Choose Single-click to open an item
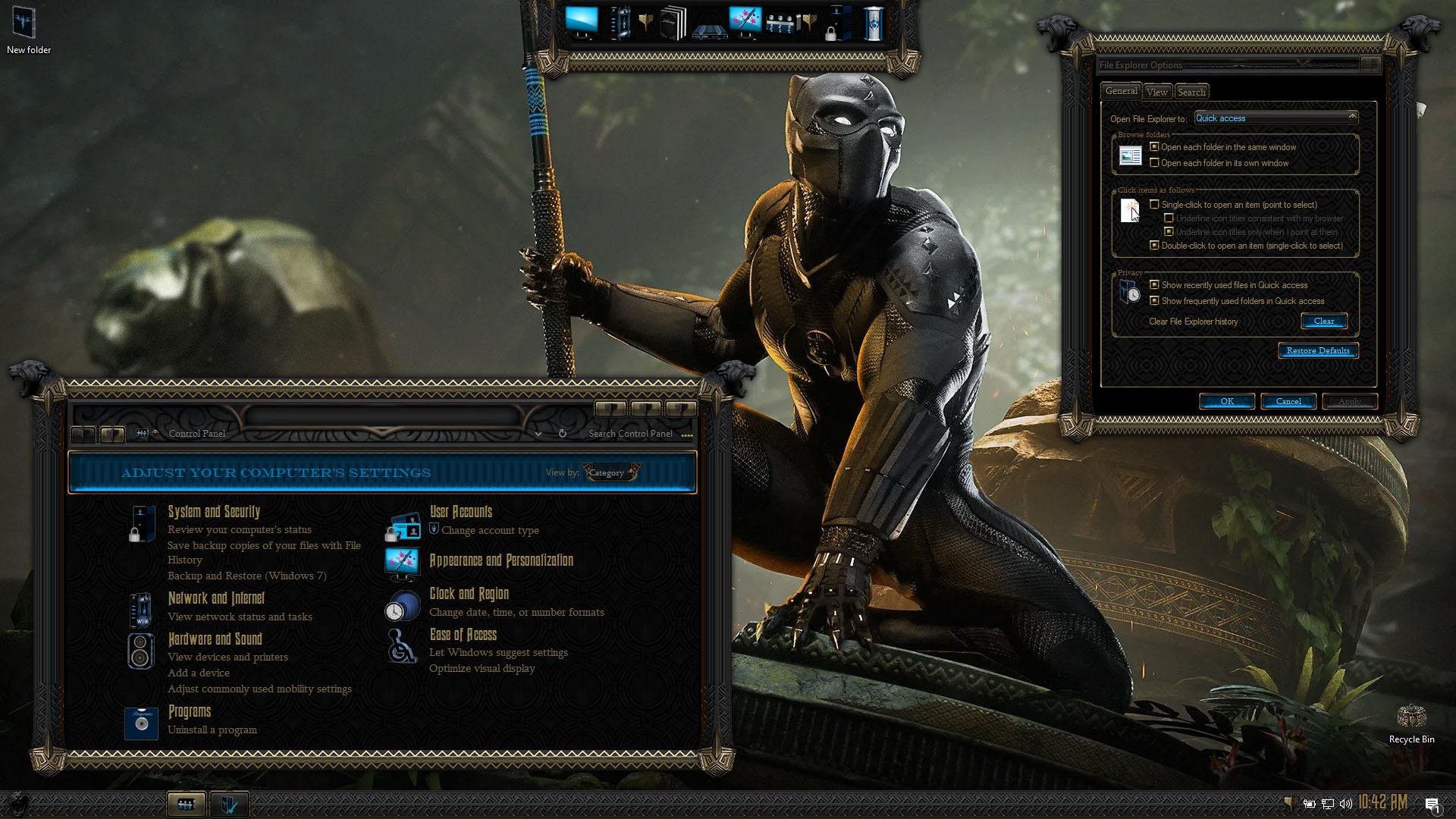Image resolution: width=1456 pixels, height=819 pixels. pyautogui.click(x=1155, y=205)
